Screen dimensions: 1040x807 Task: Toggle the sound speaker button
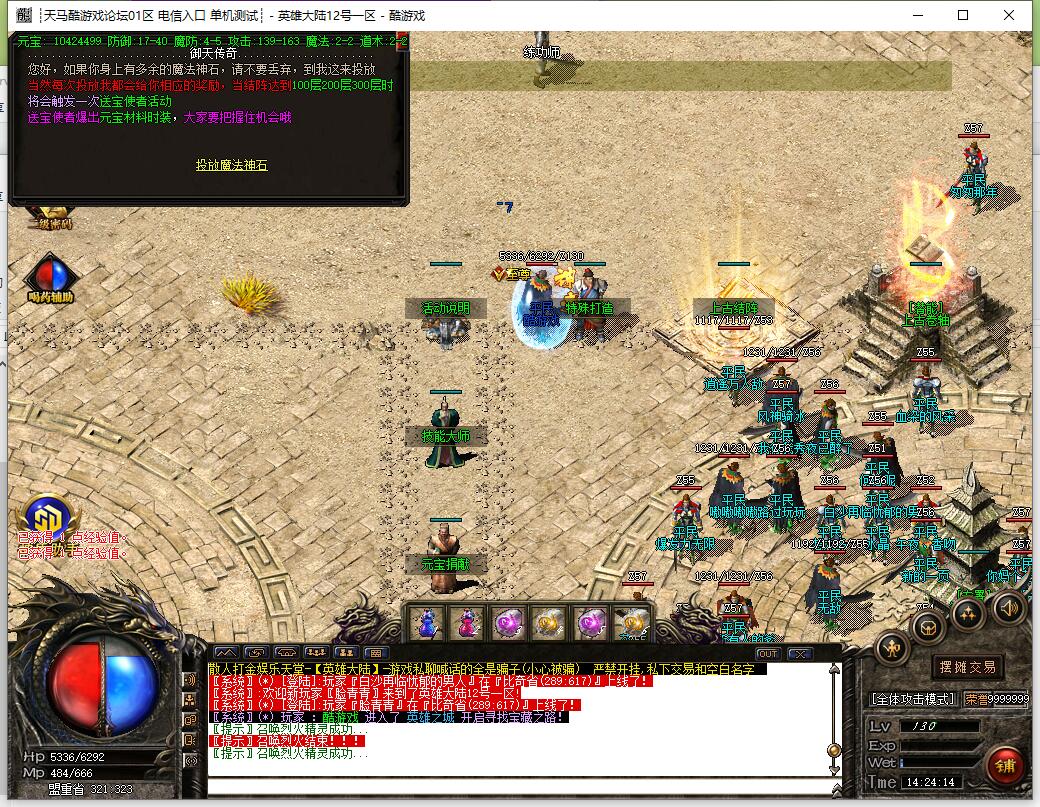tap(1008, 607)
